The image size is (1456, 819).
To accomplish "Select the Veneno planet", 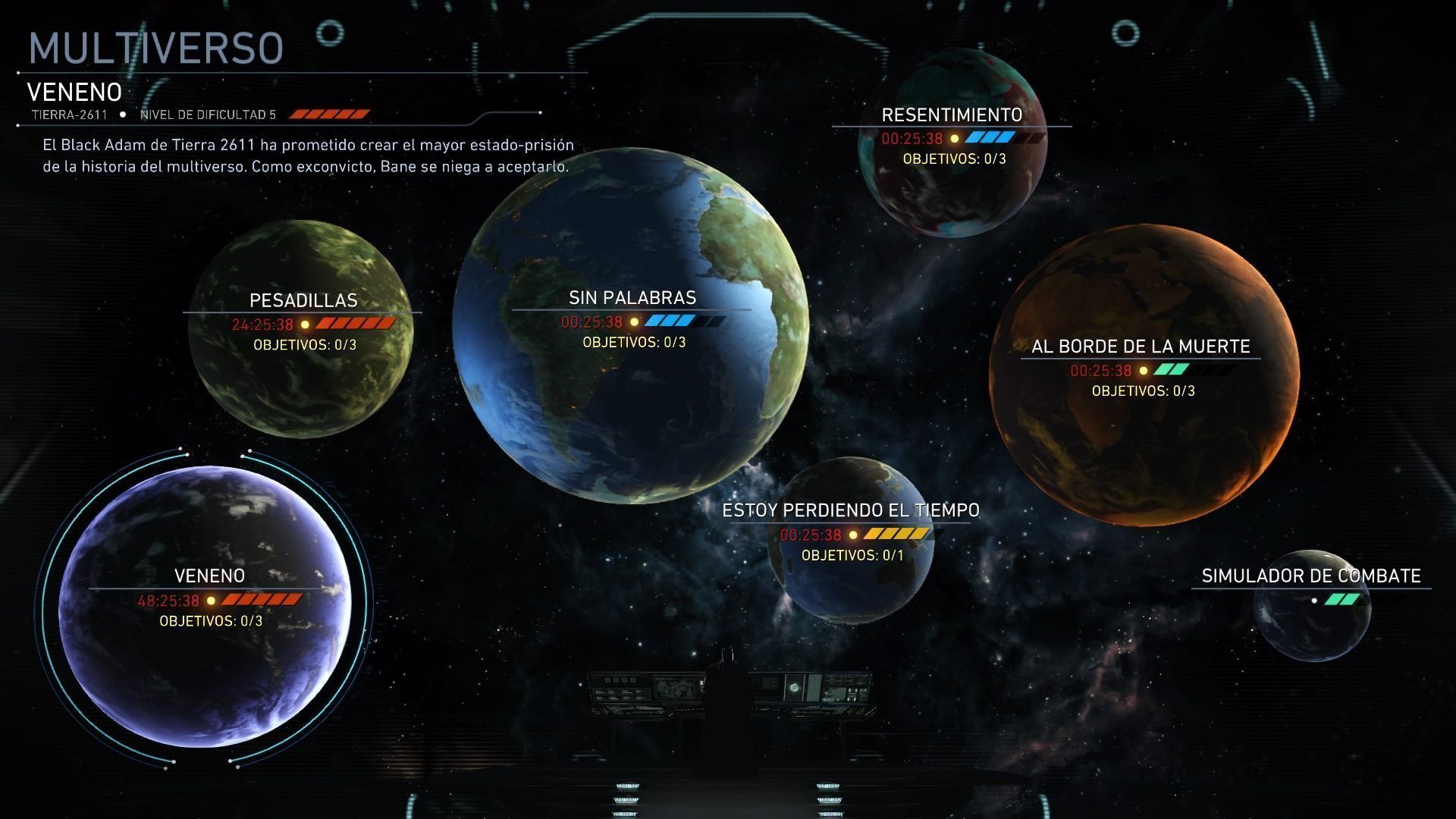I will coord(205,607).
